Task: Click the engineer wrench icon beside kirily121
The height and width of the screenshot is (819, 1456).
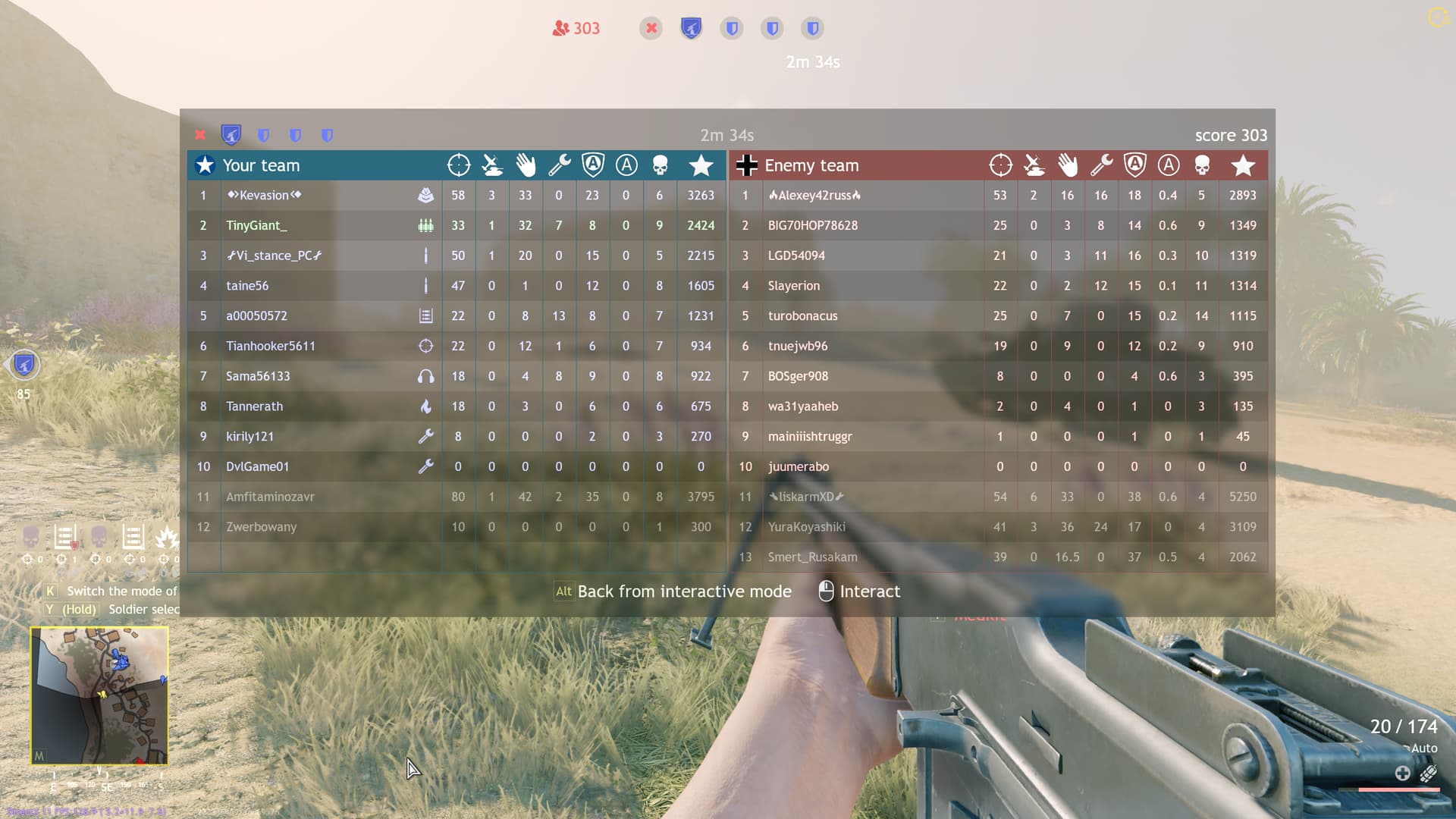Action: pyautogui.click(x=427, y=436)
